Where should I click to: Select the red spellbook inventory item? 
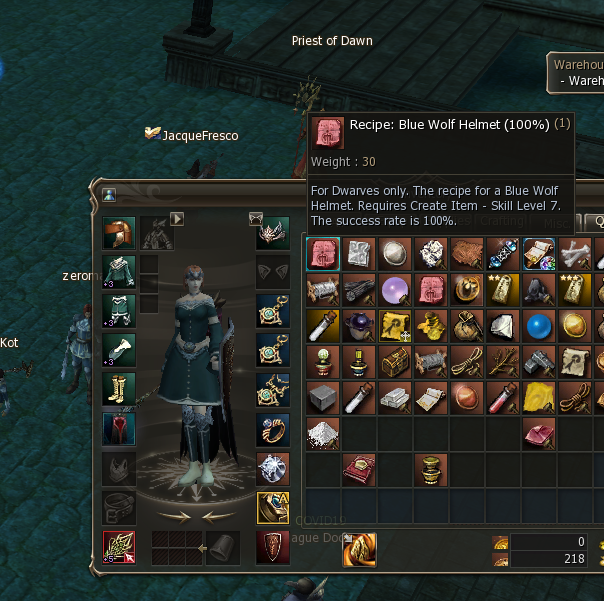pyautogui.click(x=359, y=470)
